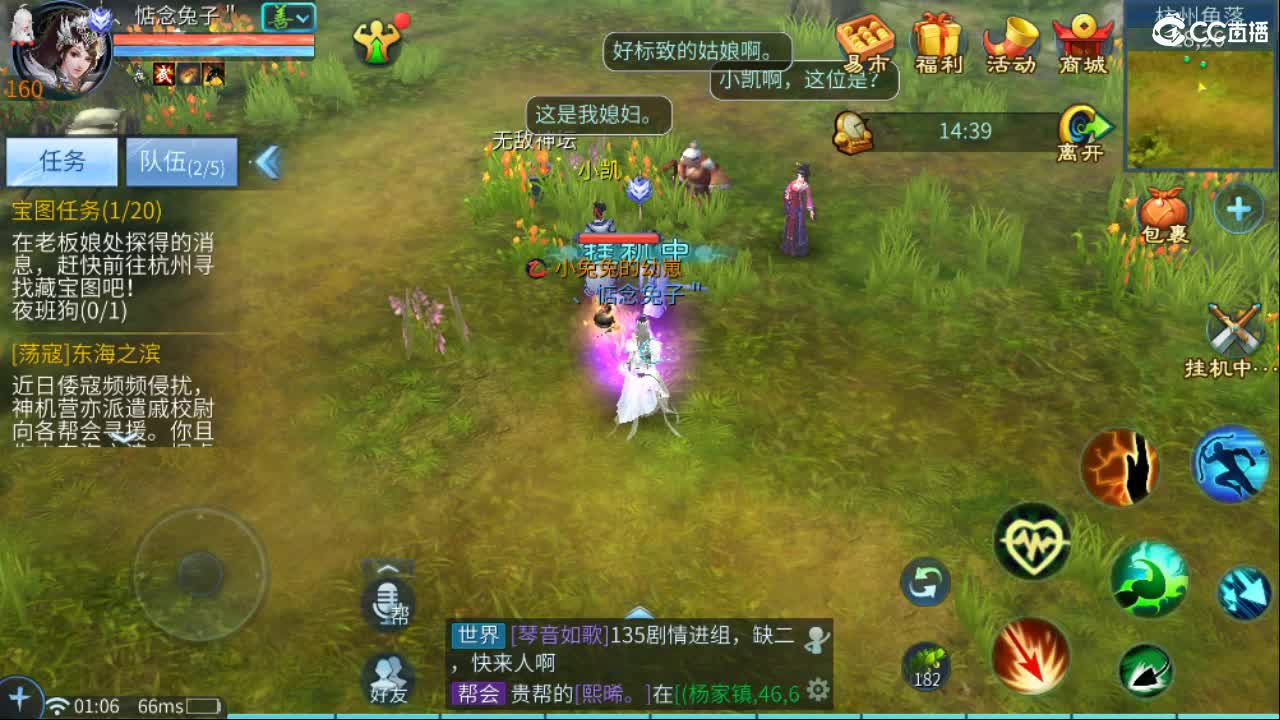Screen dimensions: 1280x720
Task: Switch to the 队伍(2/5) team tab
Action: pos(180,161)
